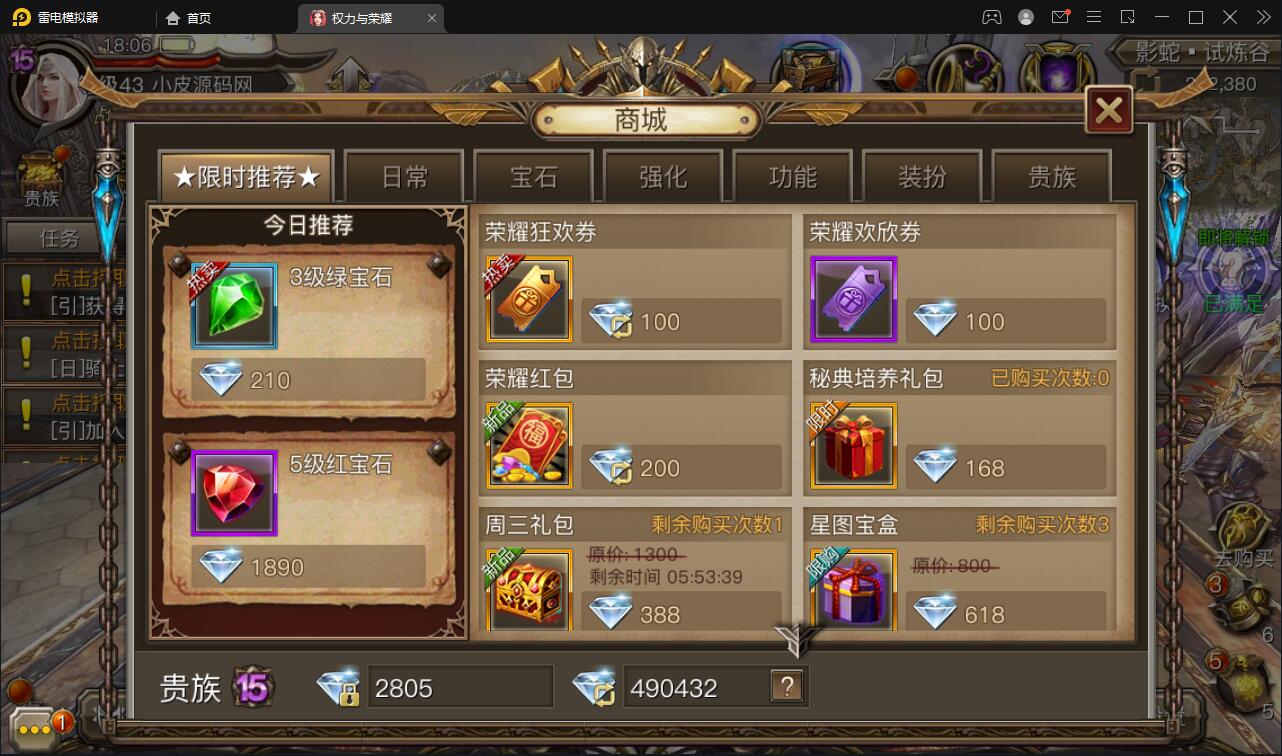Open the 贵族 panel icon on left sidebar
The width and height of the screenshot is (1282, 756).
click(41, 172)
